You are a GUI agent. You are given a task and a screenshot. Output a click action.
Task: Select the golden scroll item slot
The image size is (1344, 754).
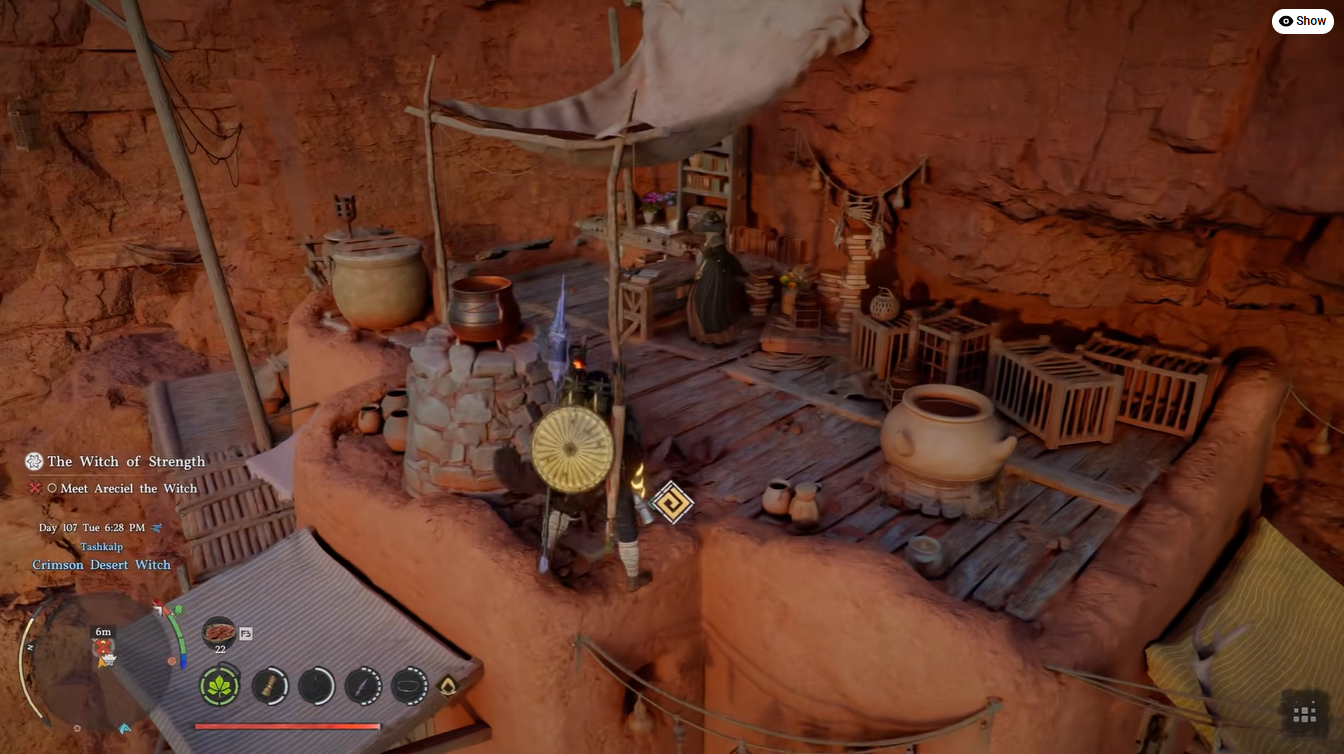click(269, 686)
